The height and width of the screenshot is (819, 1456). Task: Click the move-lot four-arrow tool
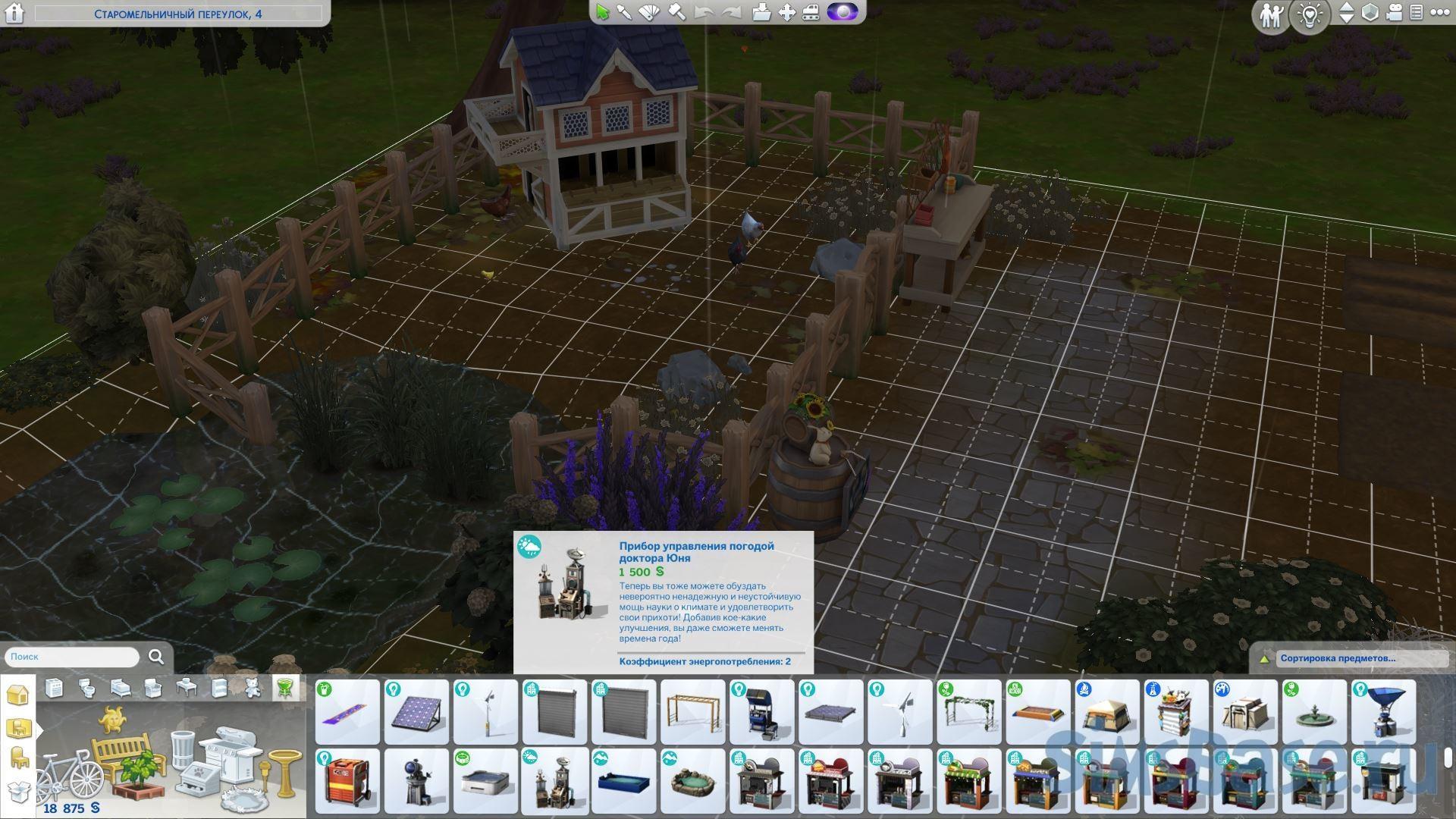click(787, 13)
